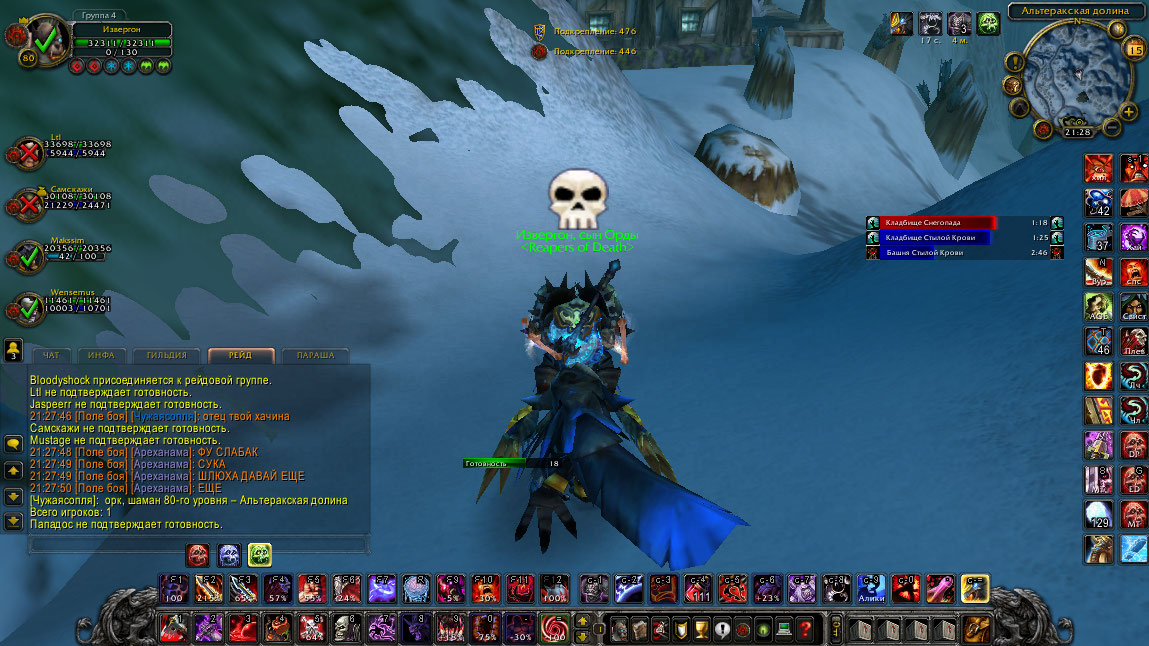Viewport: 1149px width, 646px height.
Task: Open the chat speech bubble menu
Action: coord(13,443)
